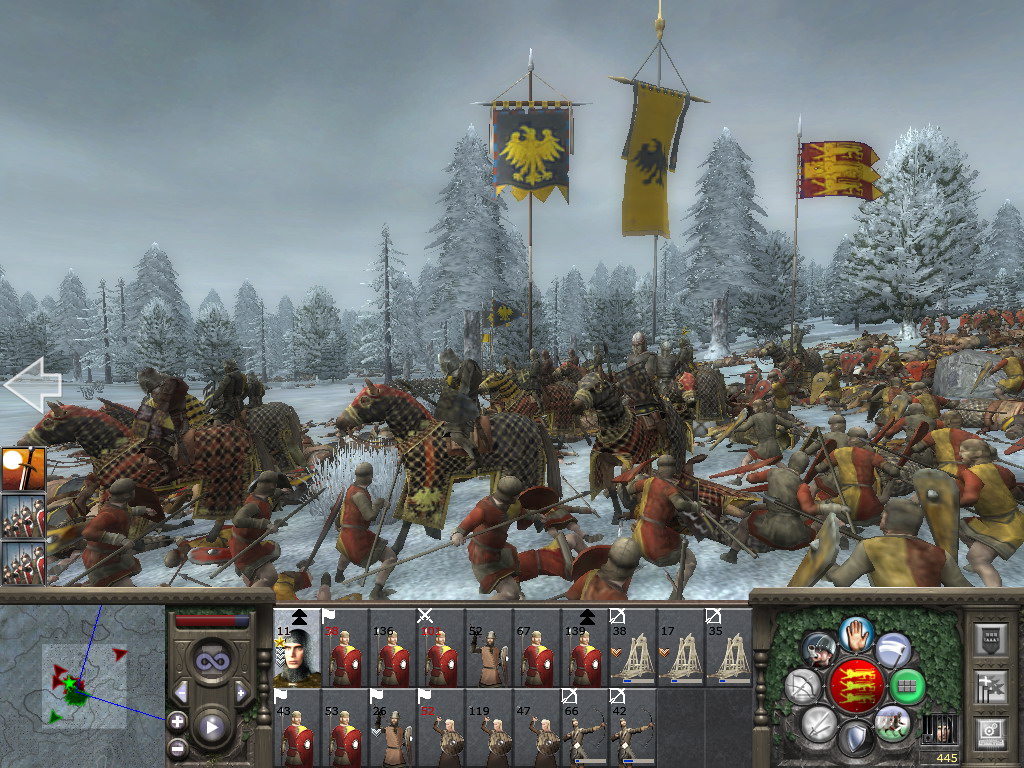Screen dimensions: 1024x768
Task: Zoom in the minimap with plus button
Action: point(177,721)
